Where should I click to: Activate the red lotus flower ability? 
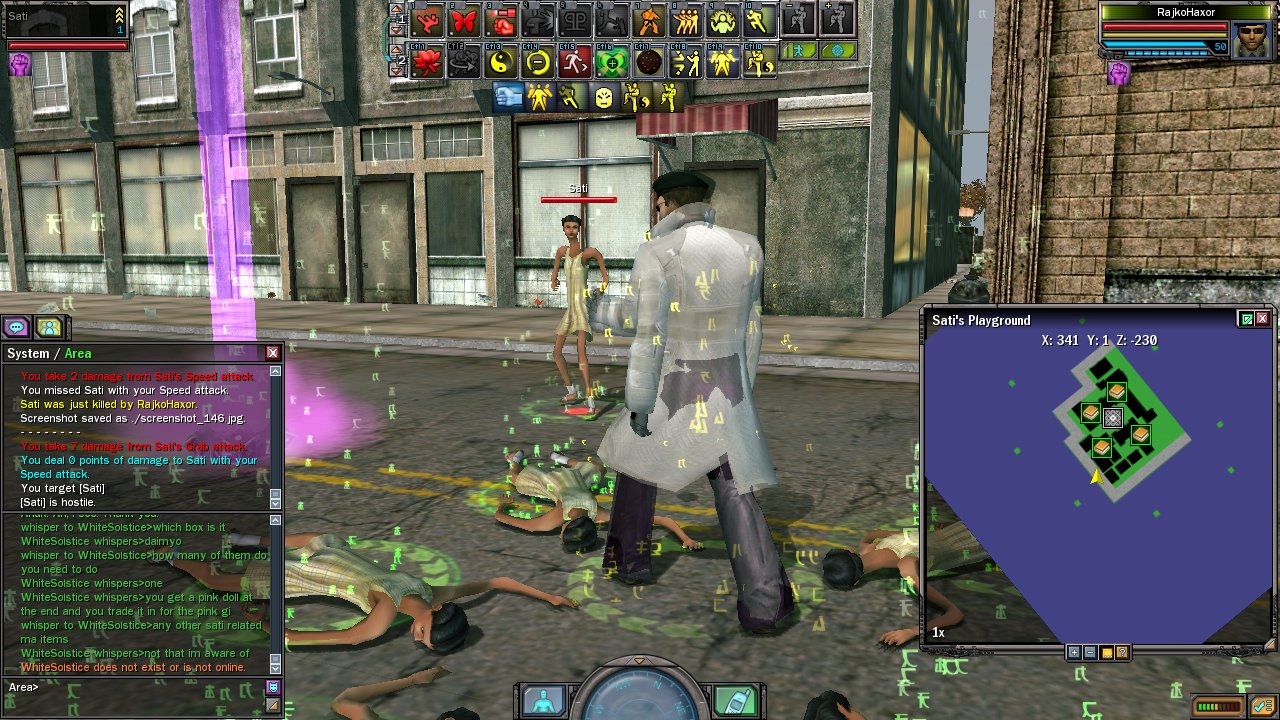coord(428,62)
